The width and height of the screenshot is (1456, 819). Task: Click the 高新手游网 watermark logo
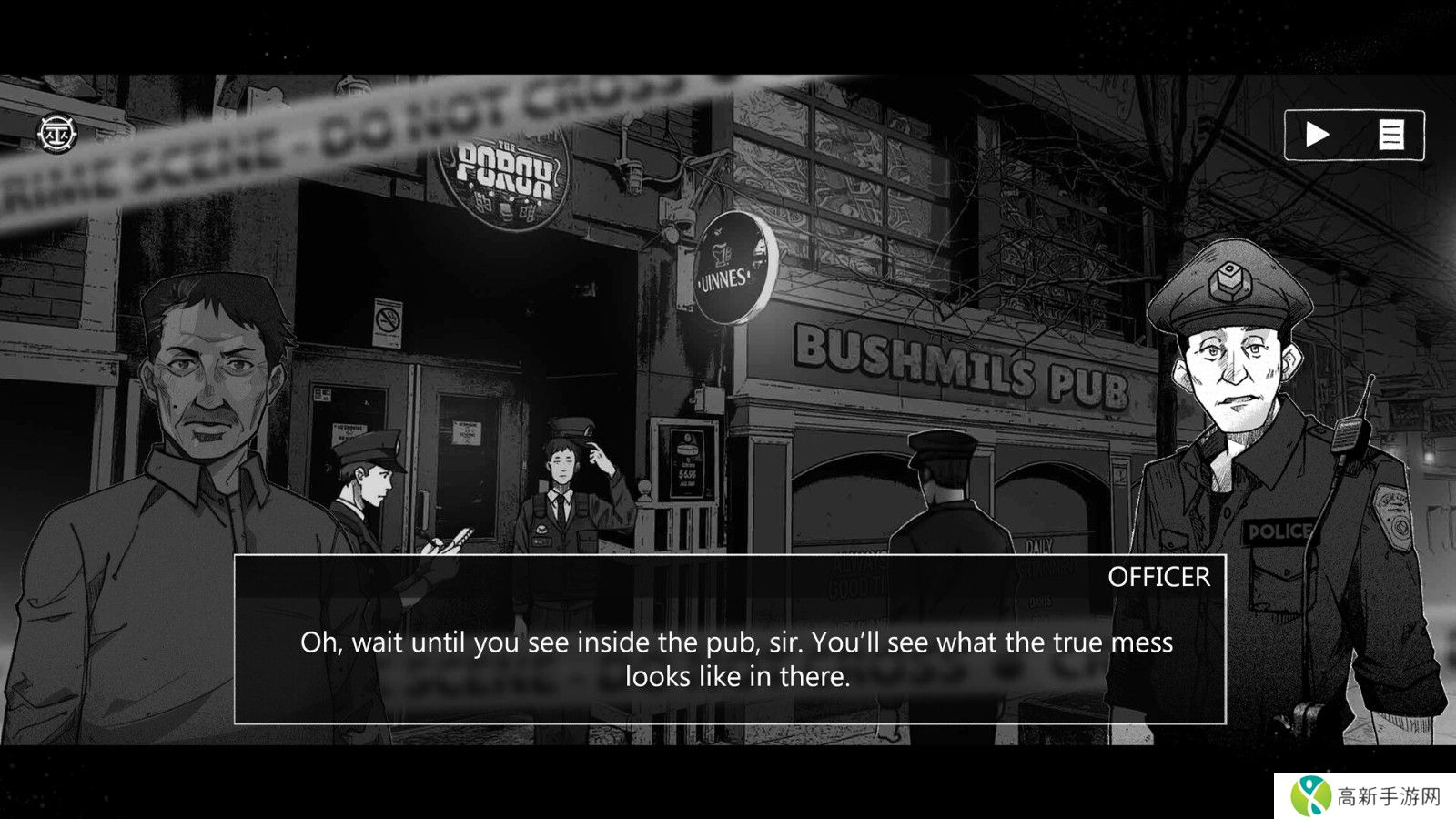tap(1366, 796)
